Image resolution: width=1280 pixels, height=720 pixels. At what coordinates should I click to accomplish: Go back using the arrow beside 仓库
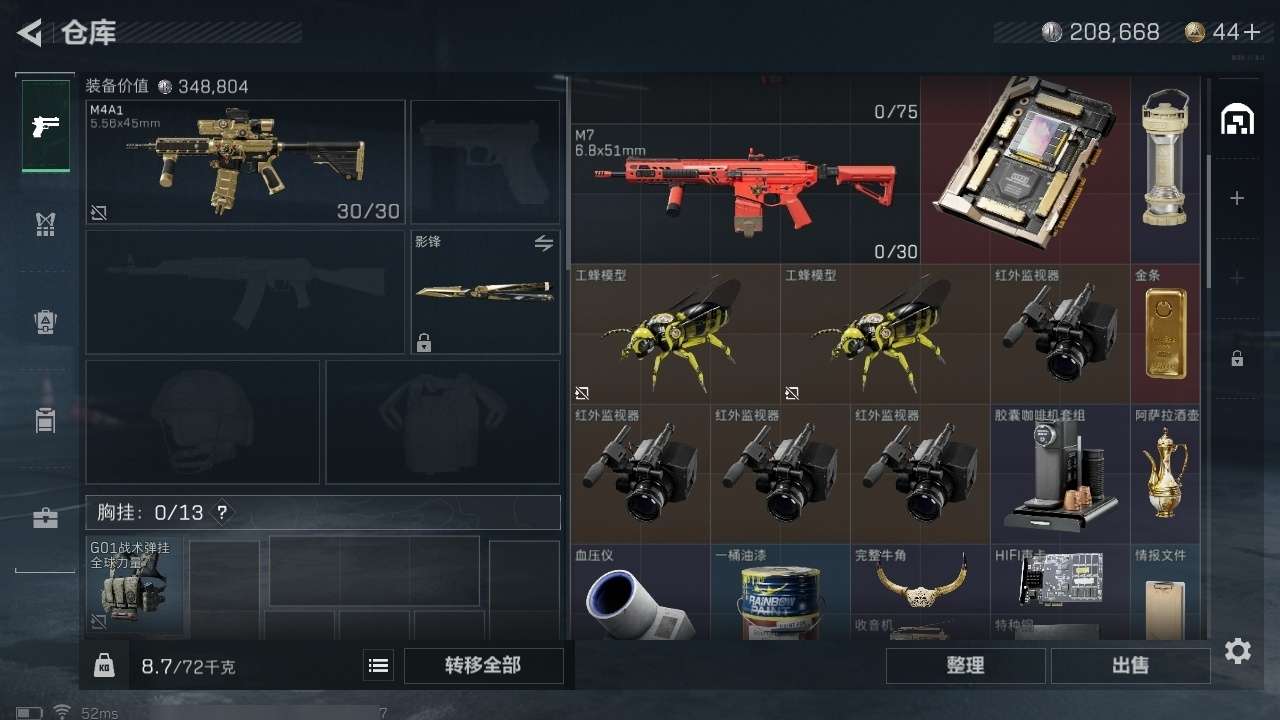tap(30, 33)
